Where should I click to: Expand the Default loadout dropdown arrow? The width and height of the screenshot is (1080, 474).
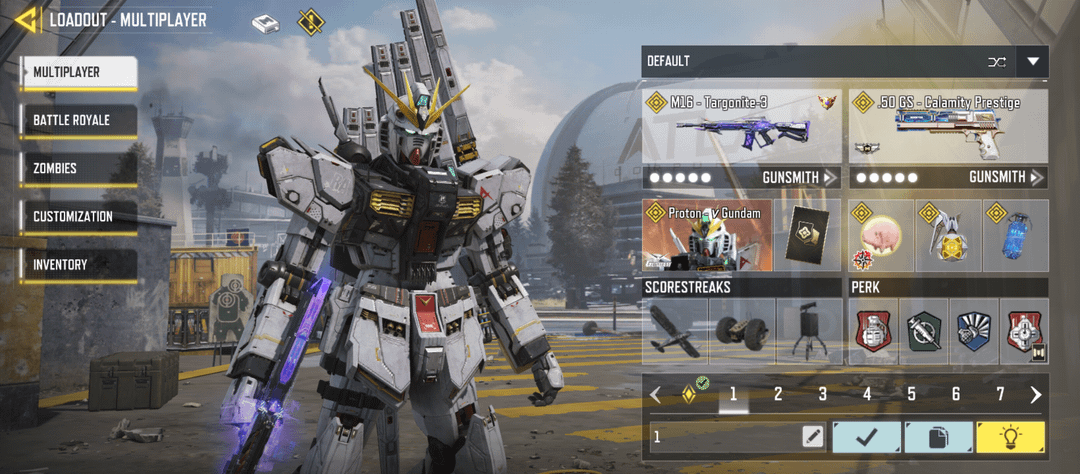tap(1032, 62)
